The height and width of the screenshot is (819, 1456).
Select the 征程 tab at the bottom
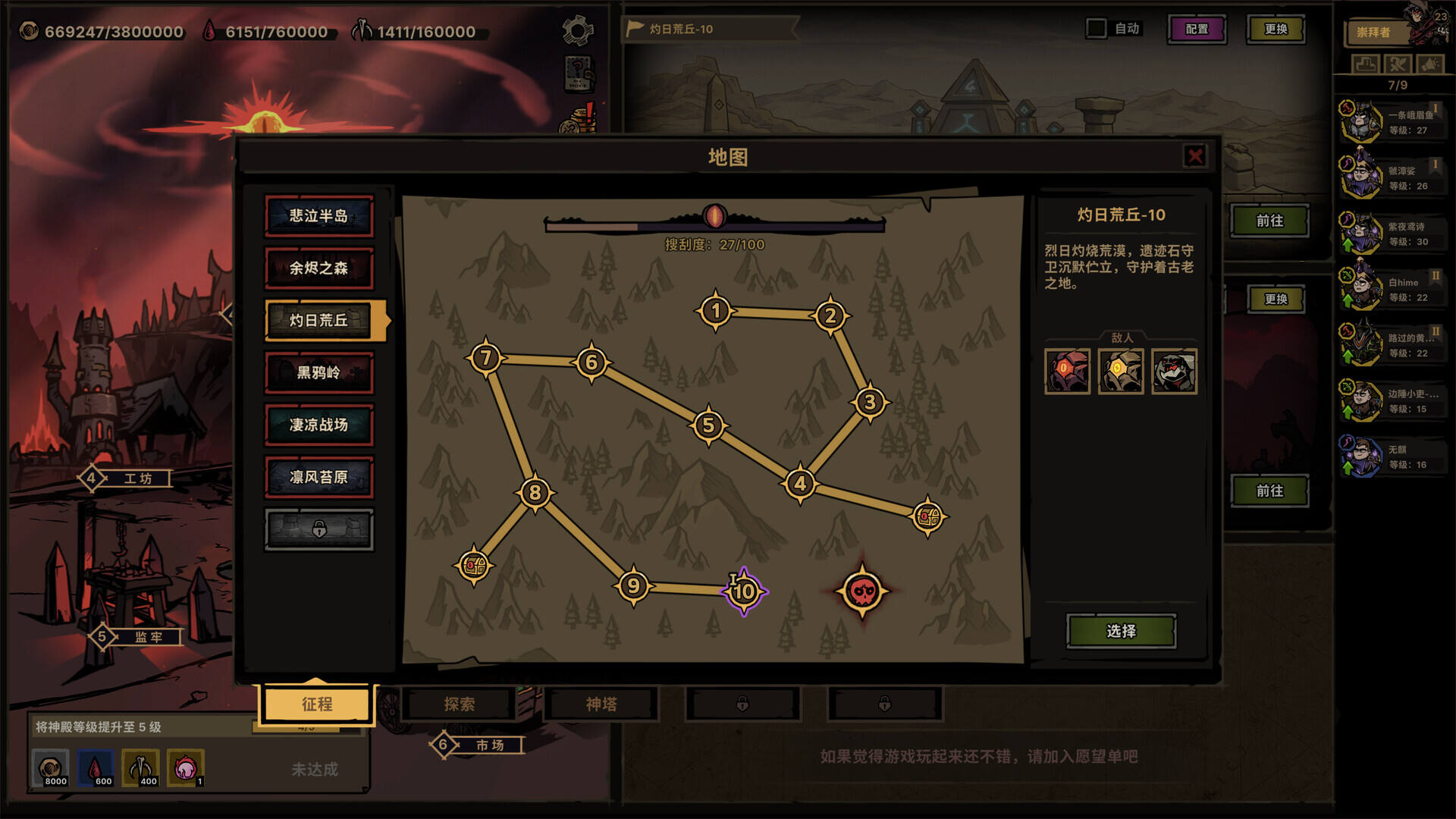[316, 704]
